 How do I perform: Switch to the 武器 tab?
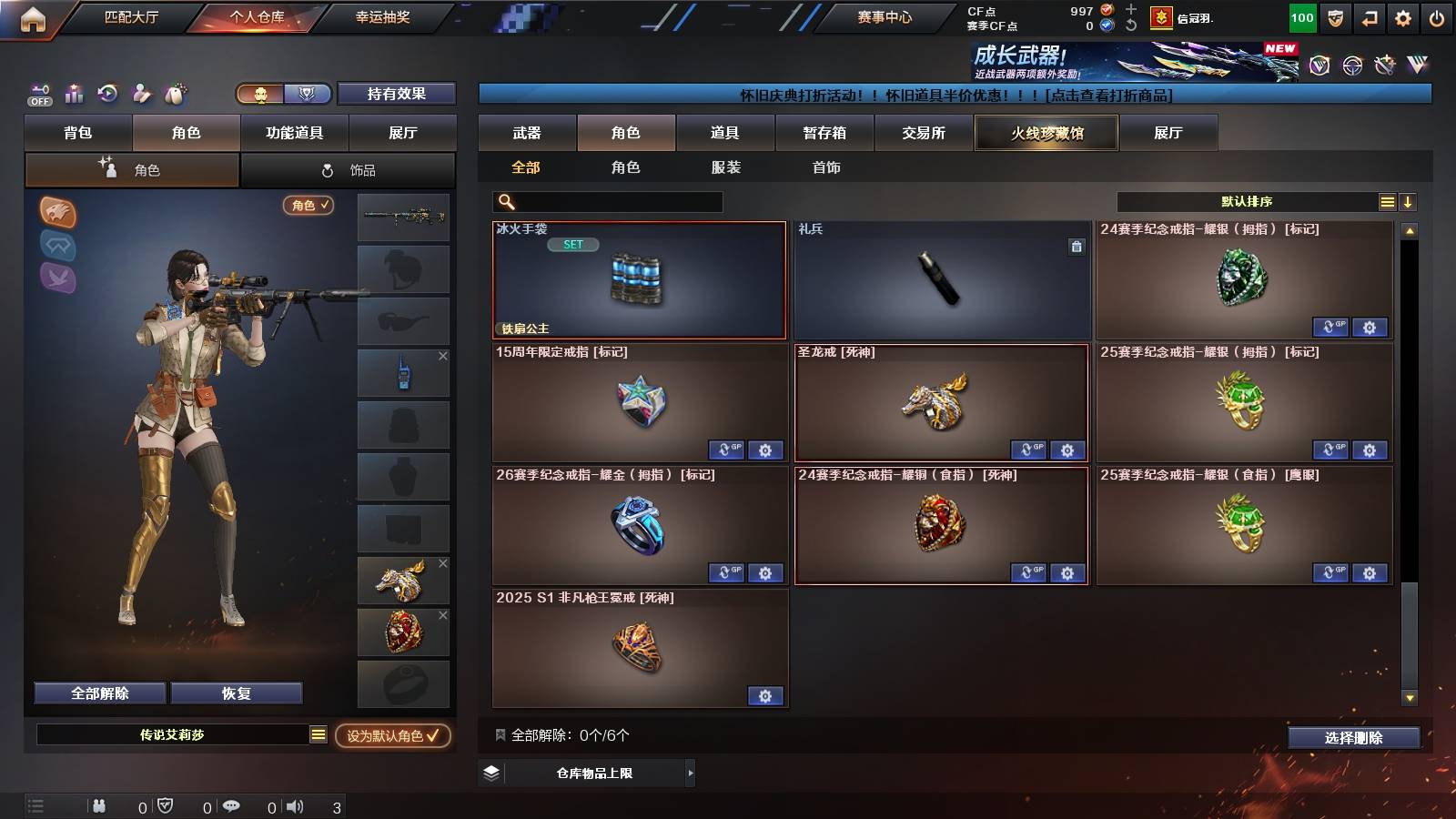(528, 132)
